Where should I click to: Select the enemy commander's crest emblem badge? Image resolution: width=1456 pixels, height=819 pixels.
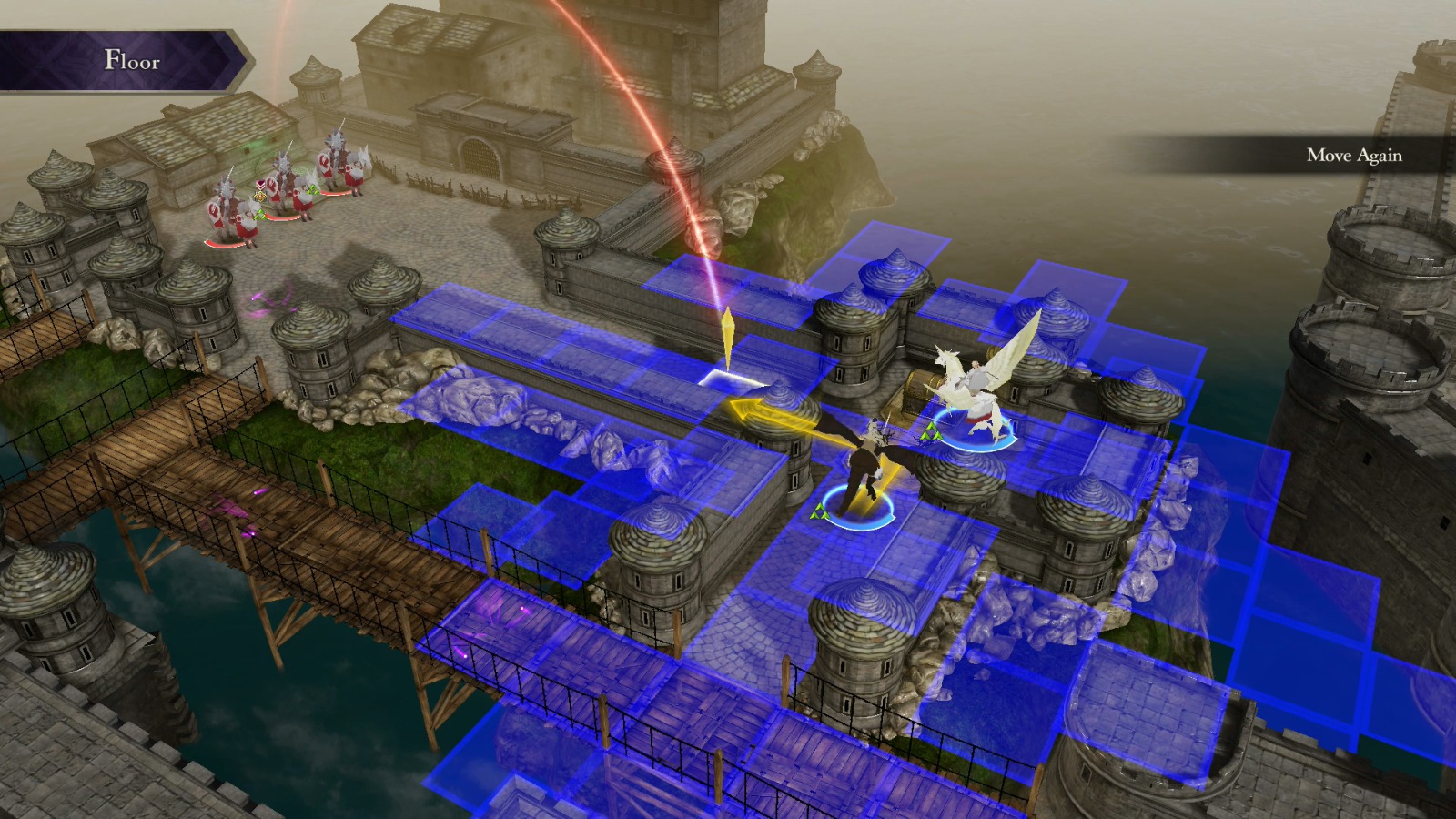pyautogui.click(x=259, y=197)
